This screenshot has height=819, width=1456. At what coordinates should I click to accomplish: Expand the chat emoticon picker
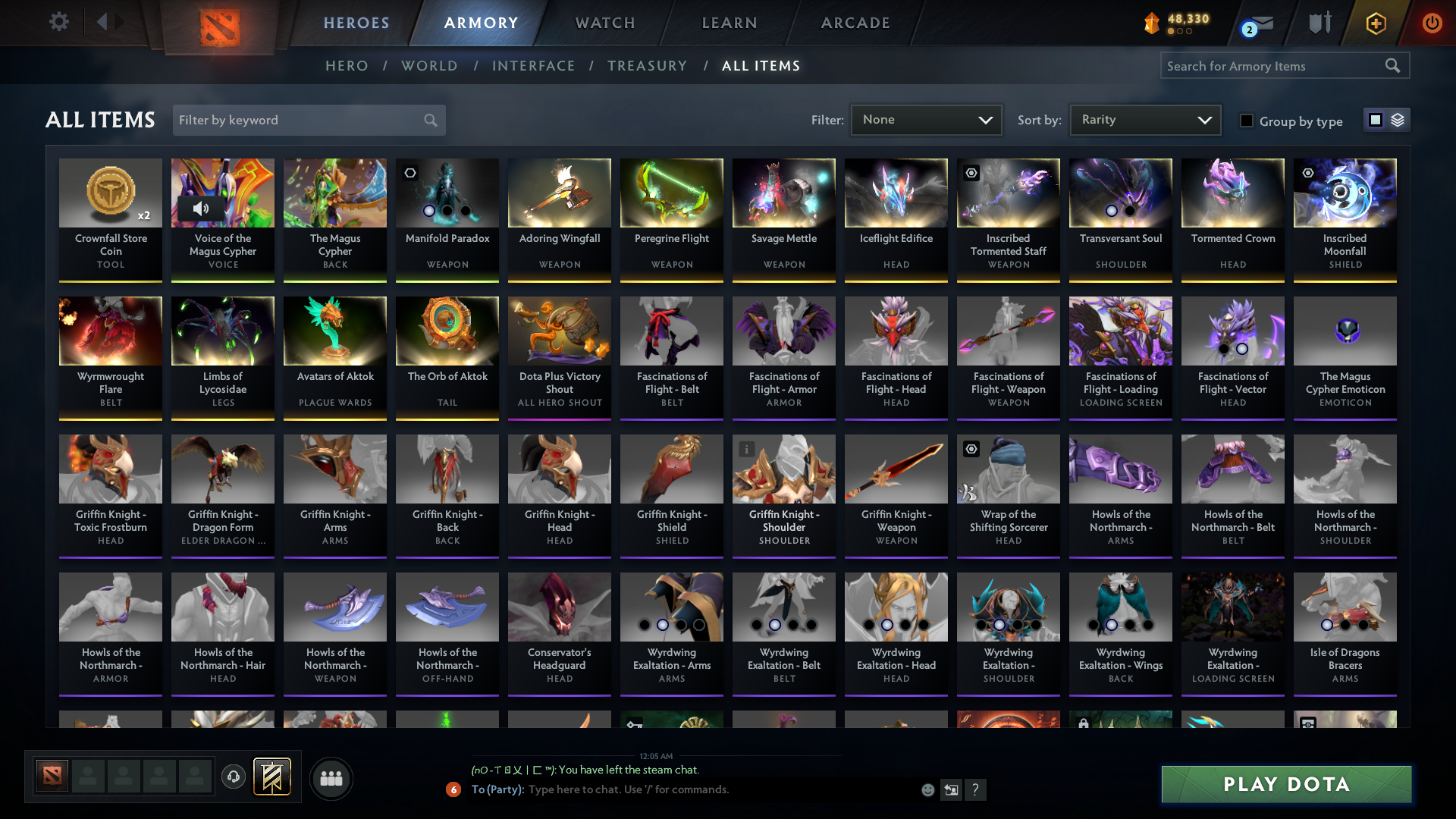(x=927, y=789)
